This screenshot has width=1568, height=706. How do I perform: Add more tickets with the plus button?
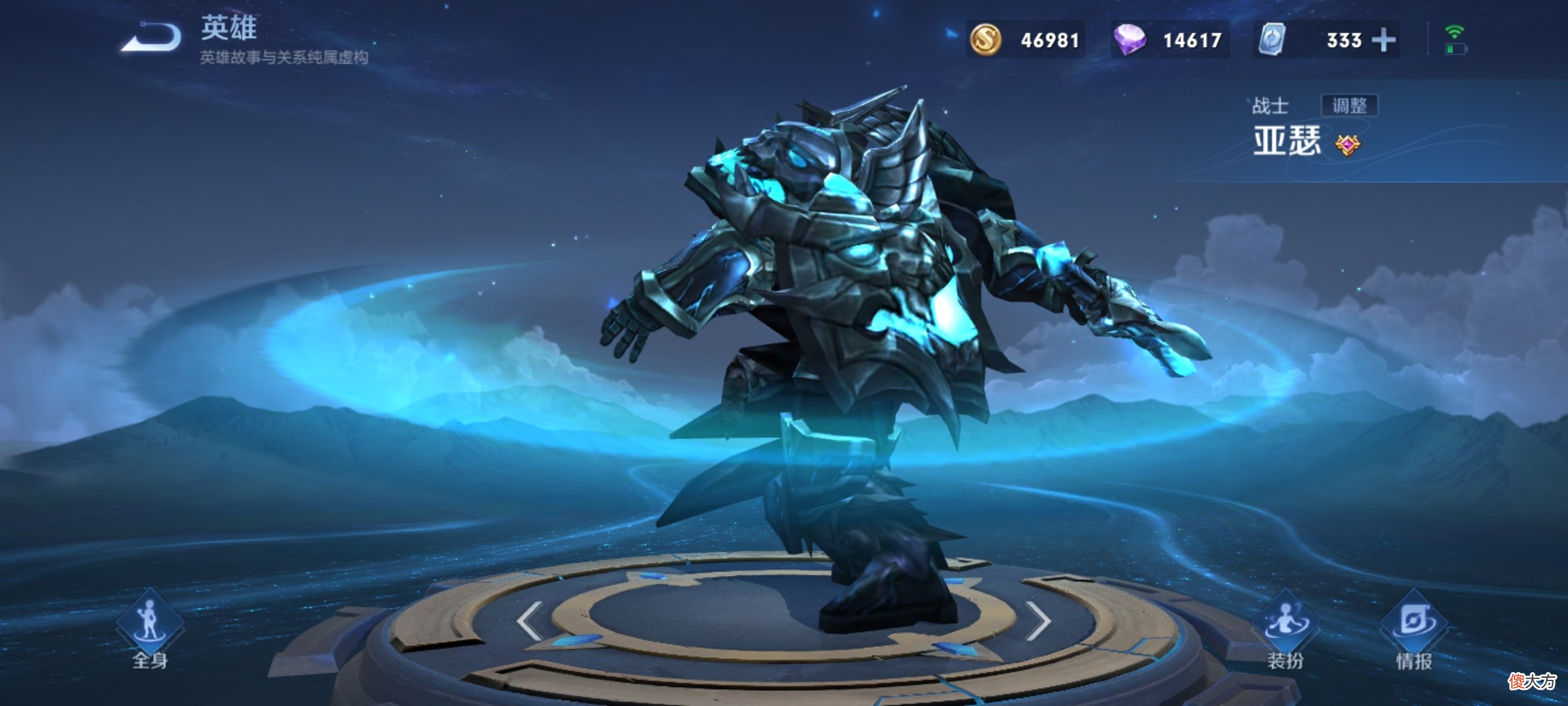click(1383, 40)
